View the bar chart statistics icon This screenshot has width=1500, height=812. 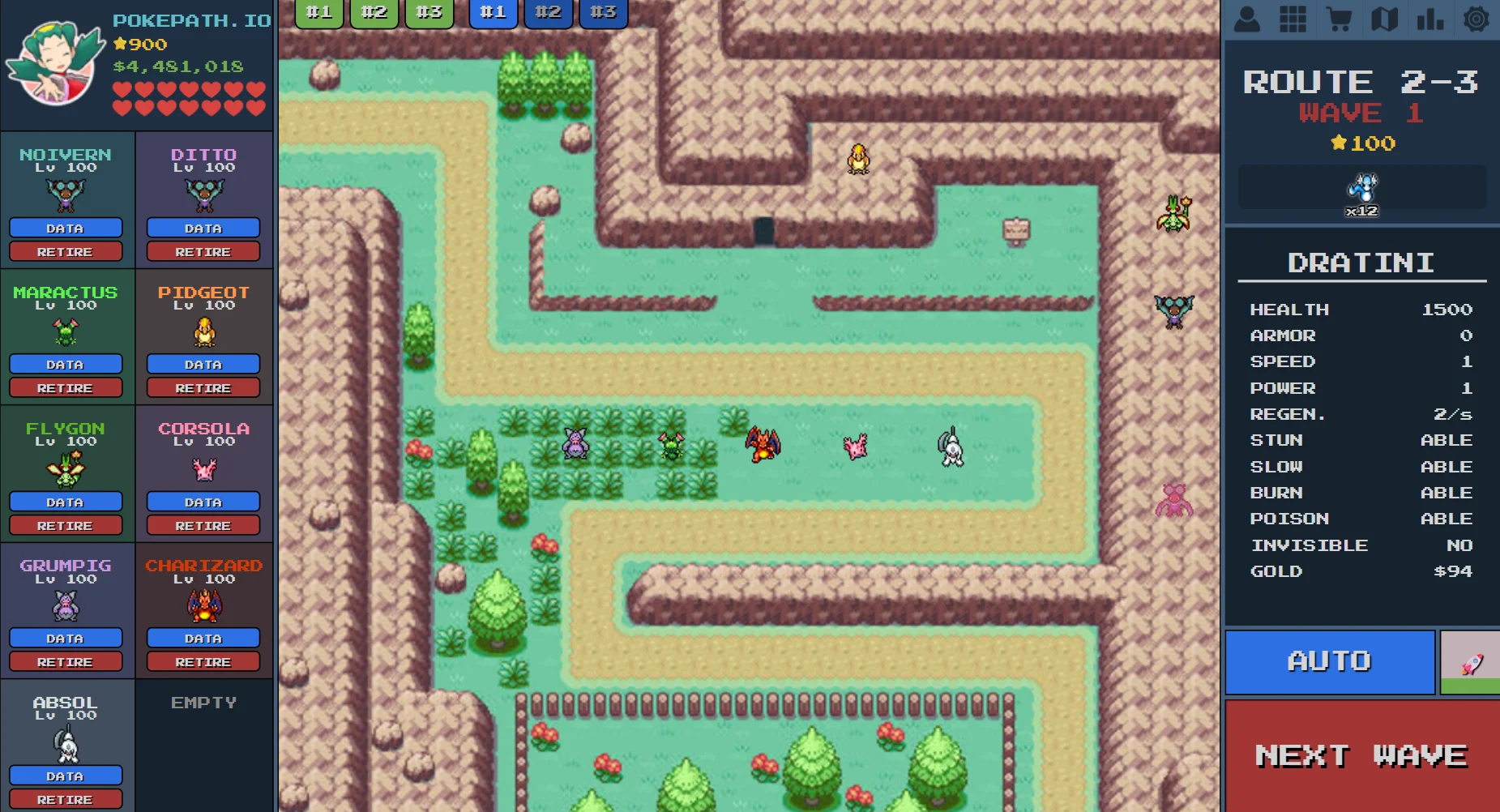click(x=1431, y=18)
